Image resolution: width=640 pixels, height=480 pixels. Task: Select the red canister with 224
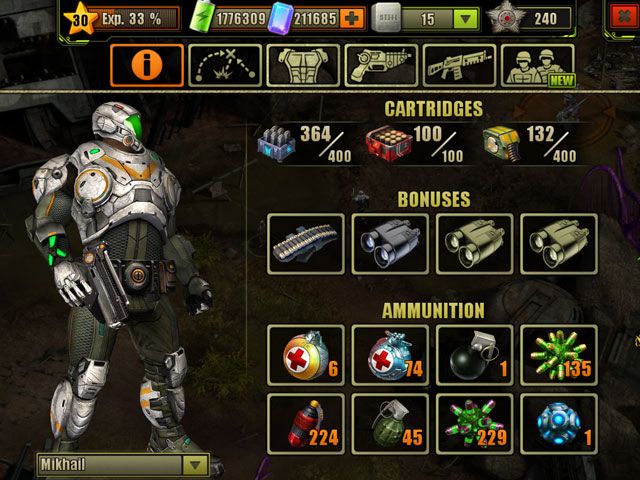306,423
